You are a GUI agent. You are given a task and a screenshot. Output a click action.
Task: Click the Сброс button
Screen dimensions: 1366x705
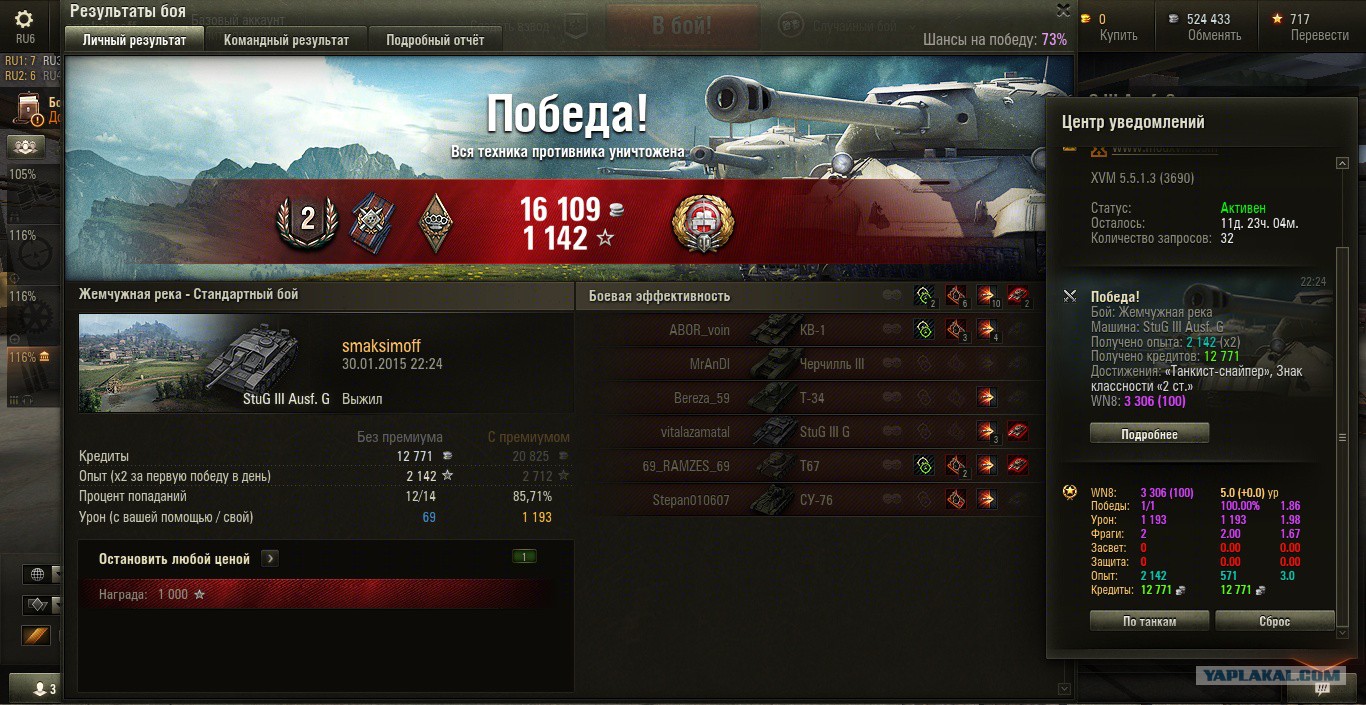coord(1274,621)
